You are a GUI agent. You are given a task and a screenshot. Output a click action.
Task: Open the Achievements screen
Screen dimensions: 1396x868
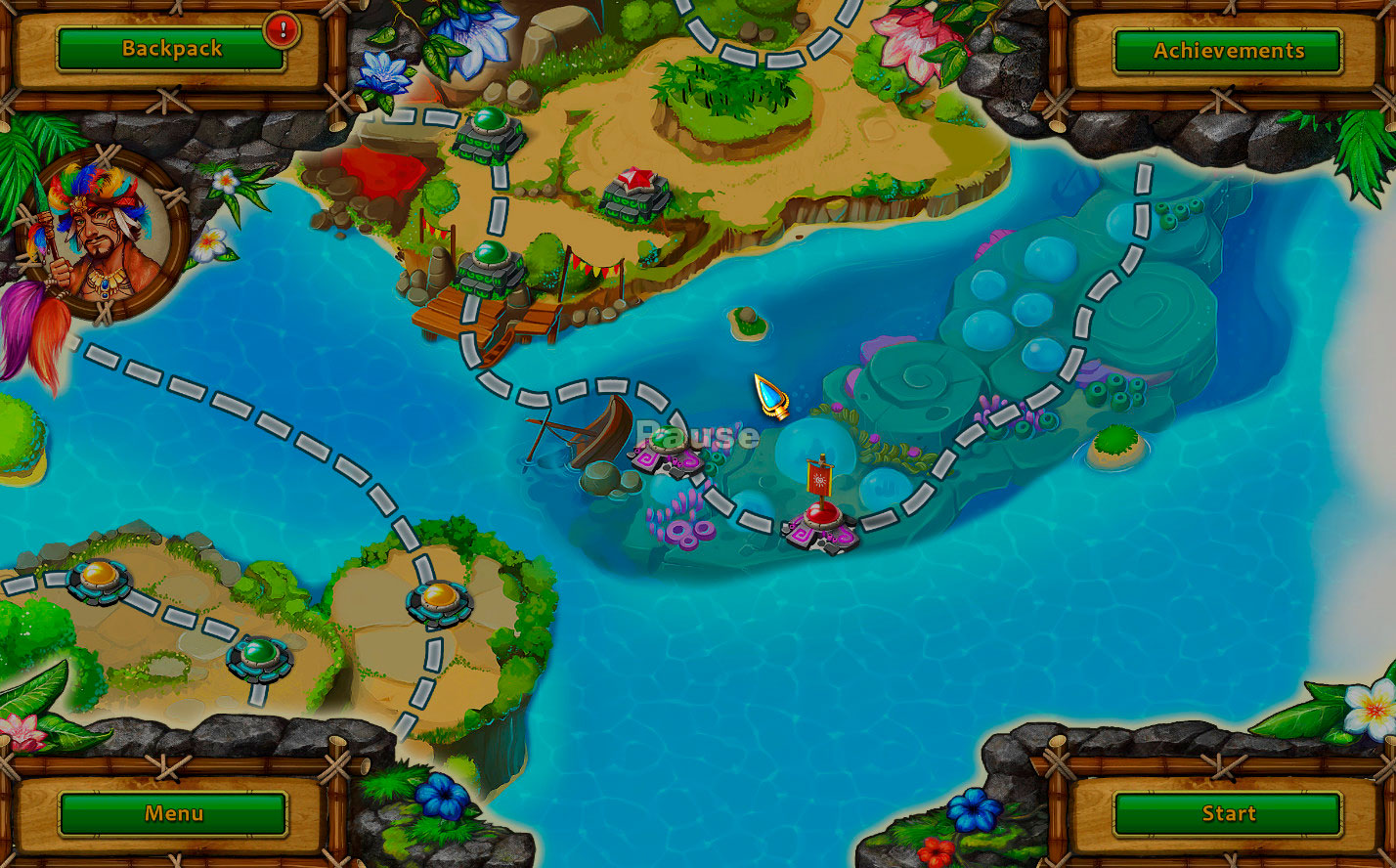coord(1228,51)
